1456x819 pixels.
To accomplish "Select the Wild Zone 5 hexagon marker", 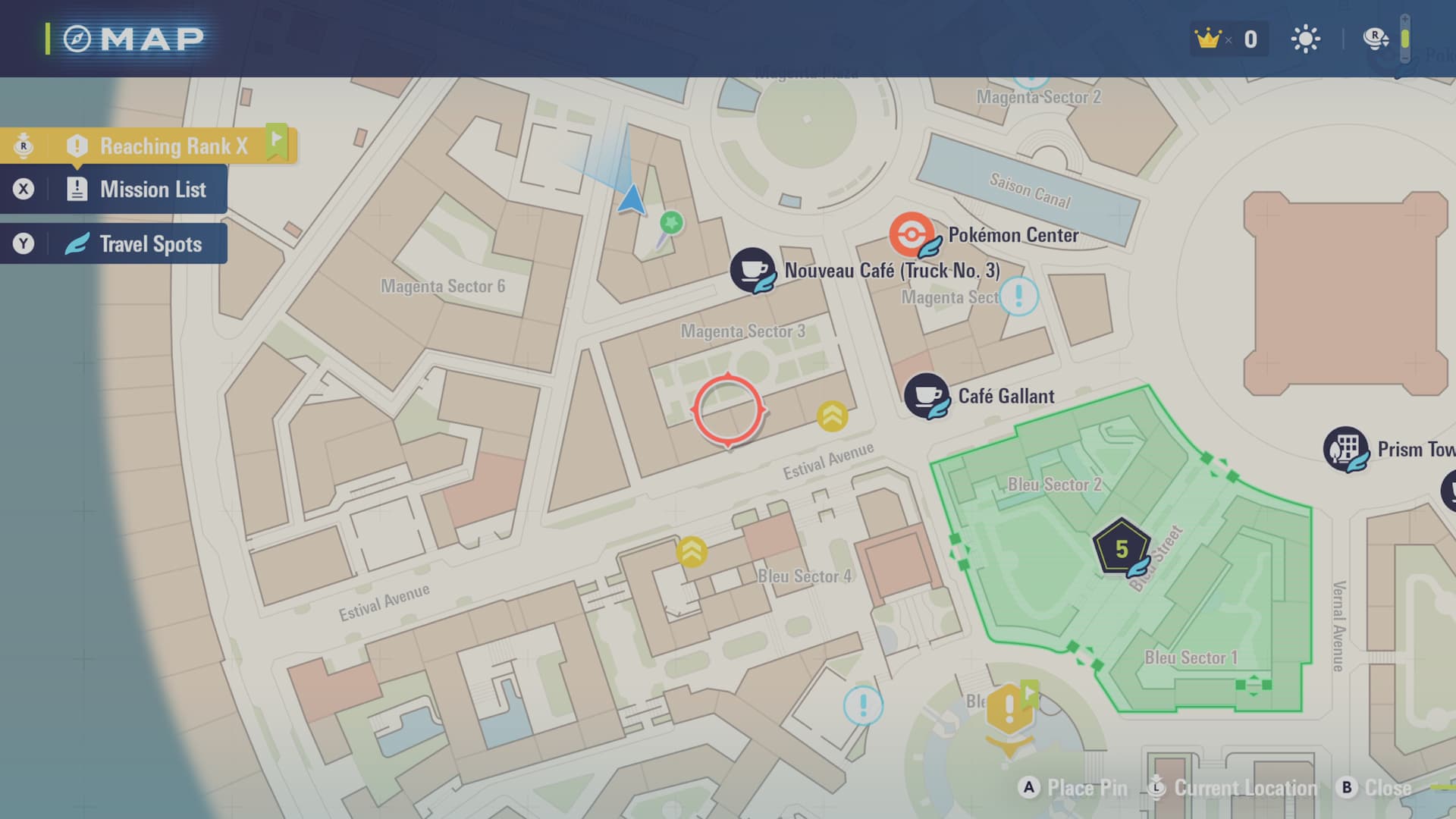I will point(1121,548).
